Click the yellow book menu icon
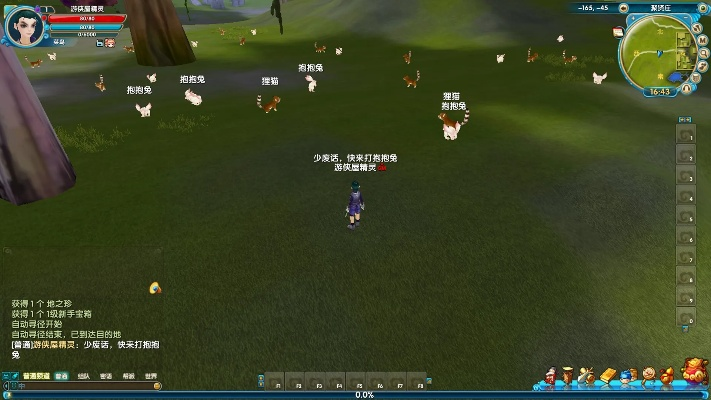This screenshot has height=400, width=711. [607, 377]
